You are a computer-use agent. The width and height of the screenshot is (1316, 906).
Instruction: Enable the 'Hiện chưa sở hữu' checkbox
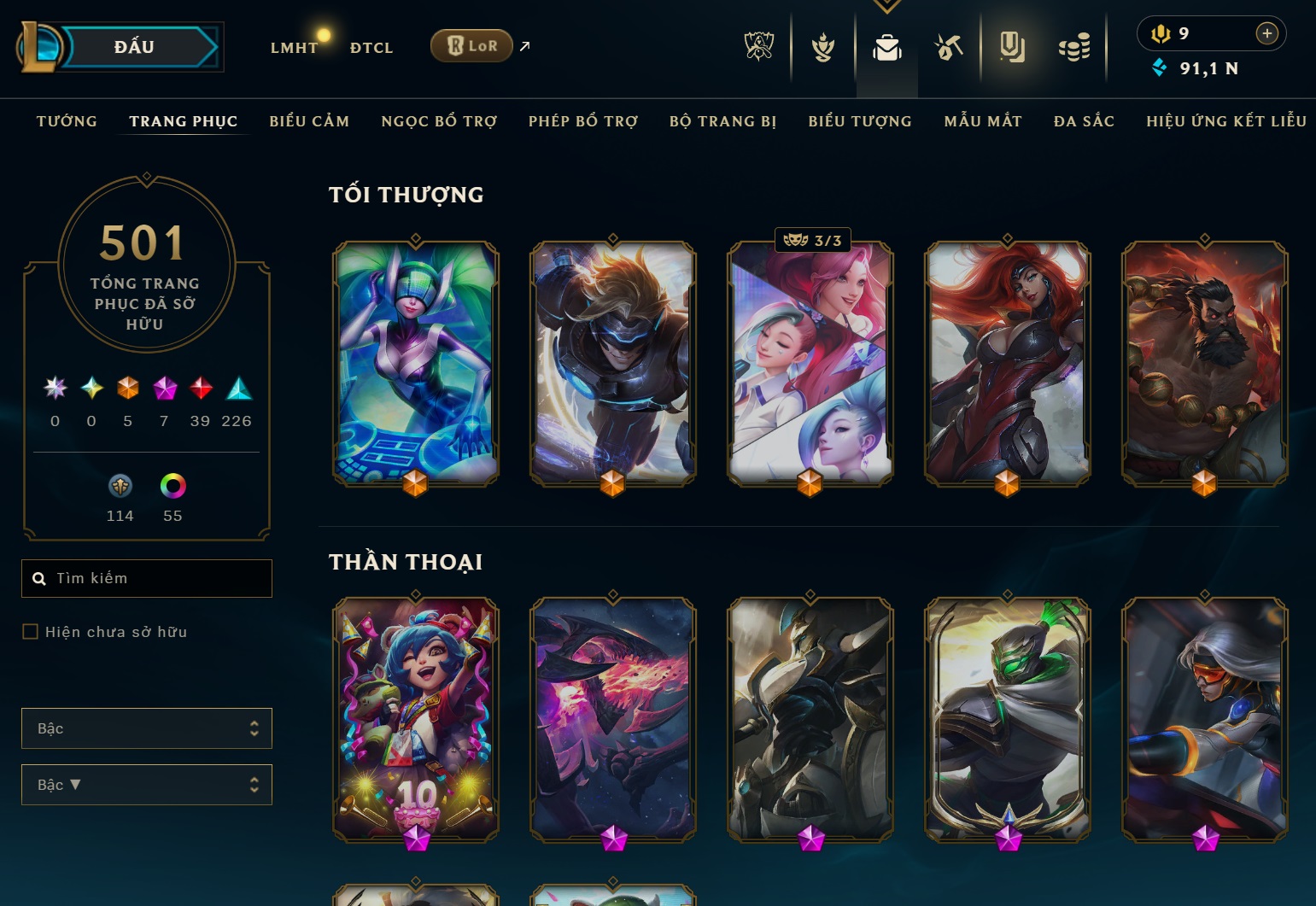[x=31, y=631]
